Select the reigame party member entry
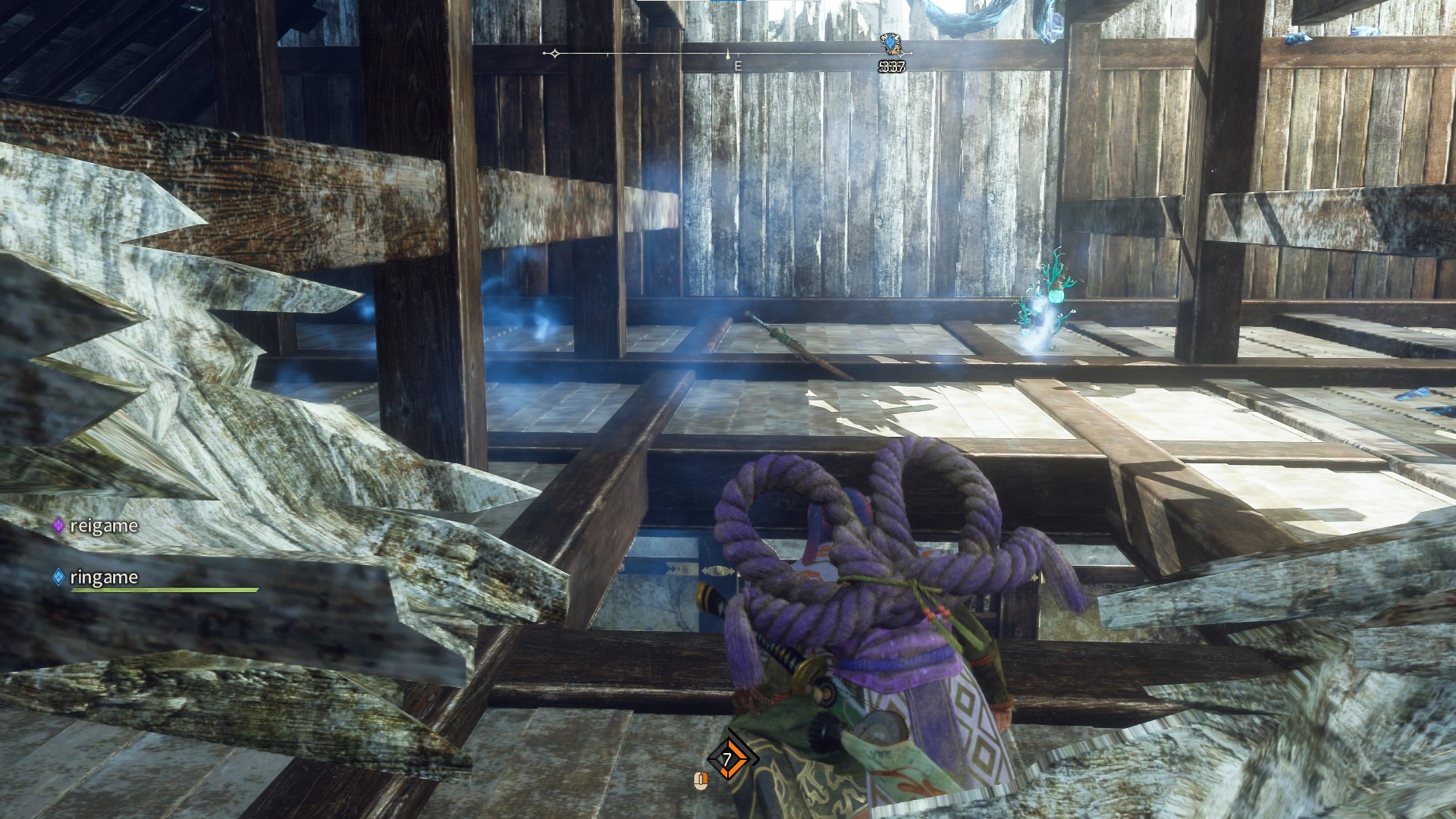Screen dimensions: 1456x819 pyautogui.click(x=96, y=526)
